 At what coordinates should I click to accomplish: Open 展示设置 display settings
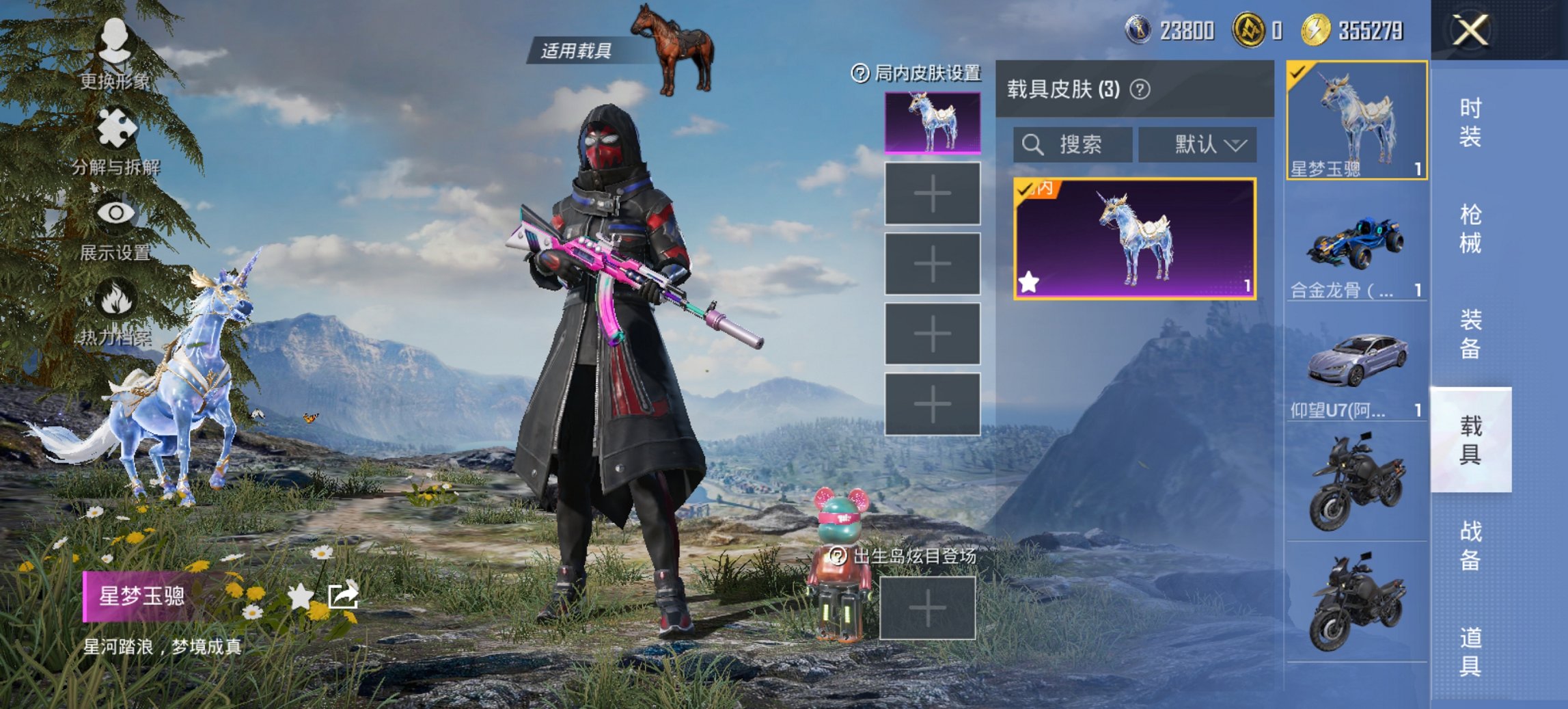(x=118, y=212)
